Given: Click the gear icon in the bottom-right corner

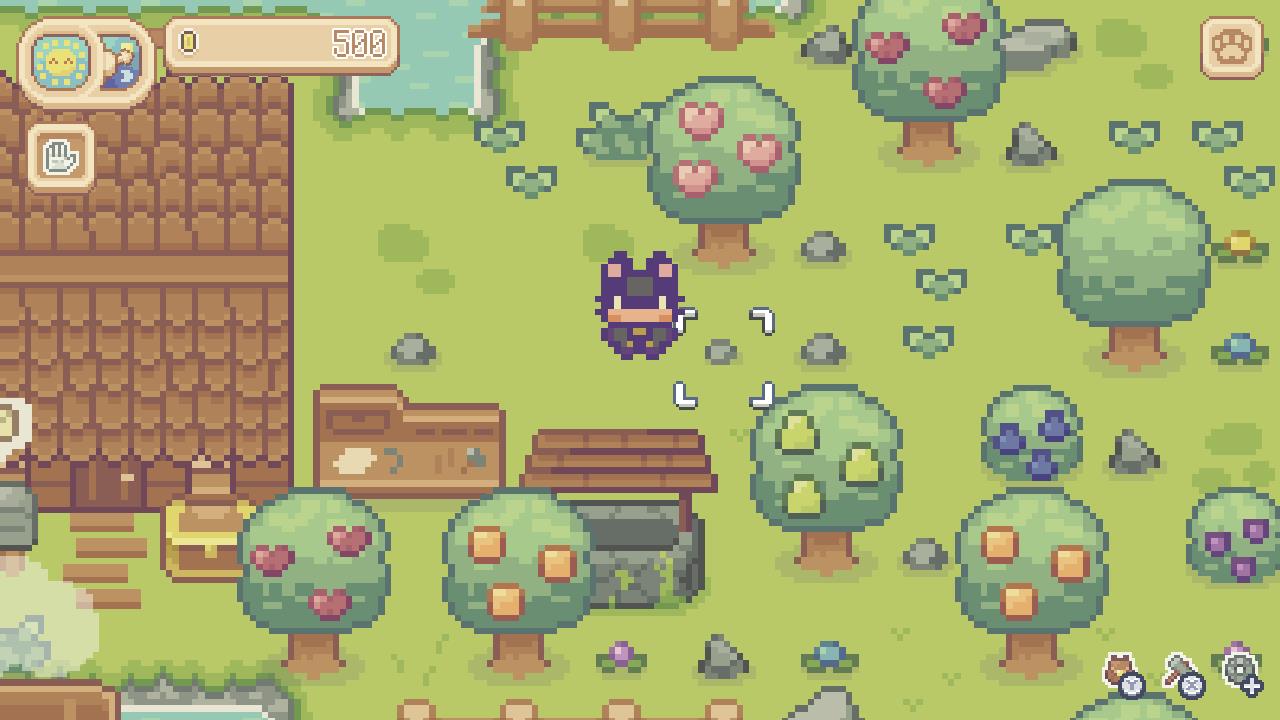Looking at the screenshot, I should click(1237, 667).
